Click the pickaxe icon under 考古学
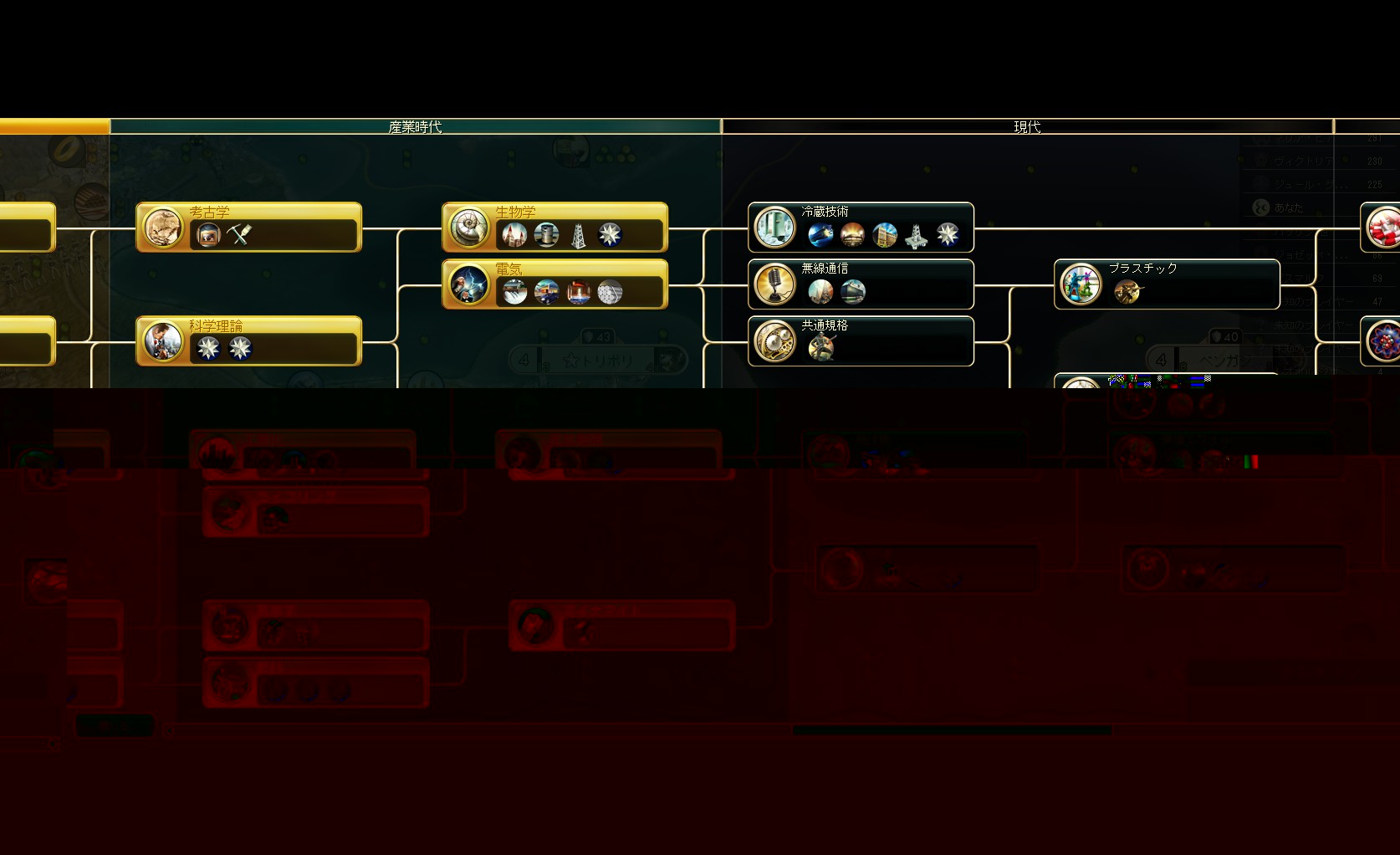The image size is (1400, 855). click(239, 235)
